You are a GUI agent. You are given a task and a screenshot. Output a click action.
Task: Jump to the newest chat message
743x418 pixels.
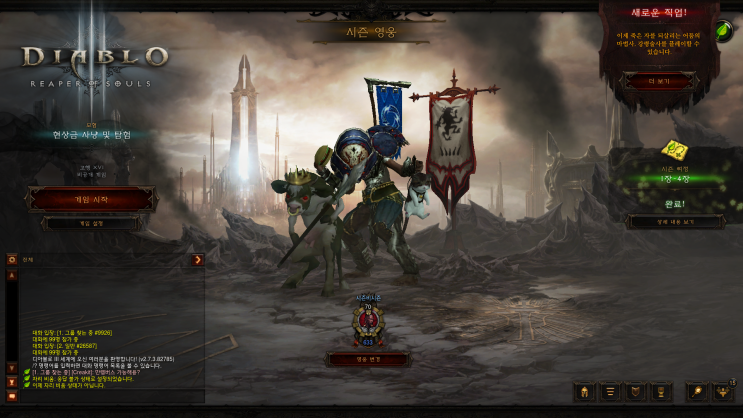[12, 381]
